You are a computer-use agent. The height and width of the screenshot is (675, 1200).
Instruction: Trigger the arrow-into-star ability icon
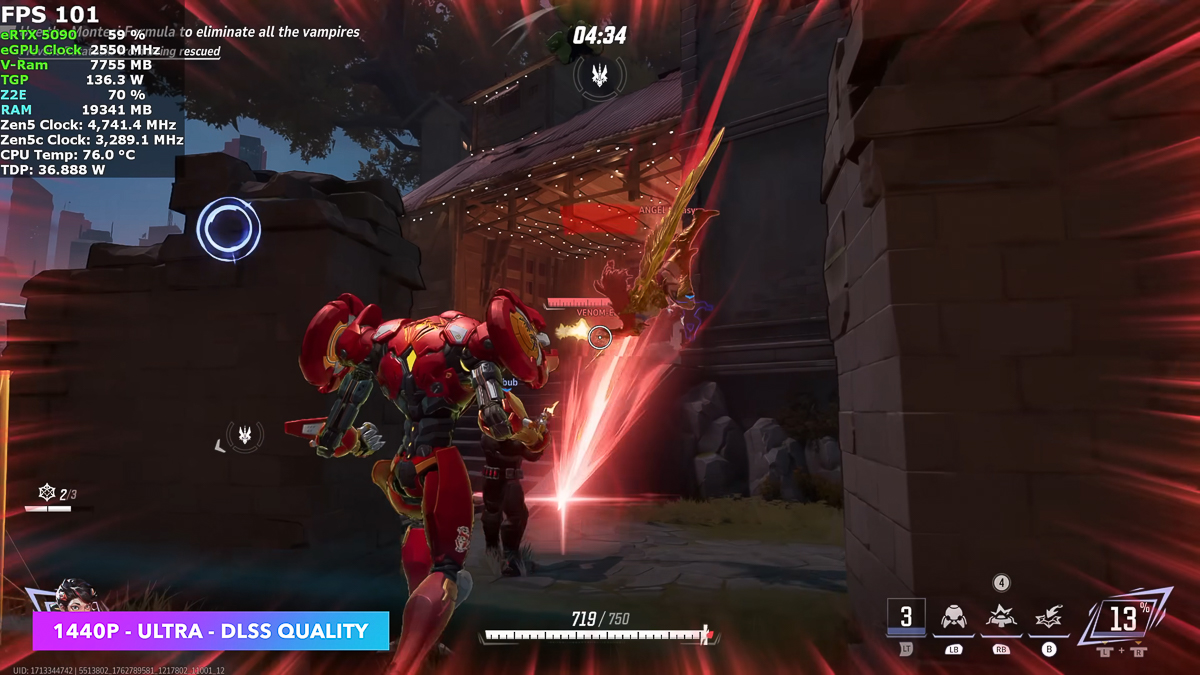tap(1049, 617)
